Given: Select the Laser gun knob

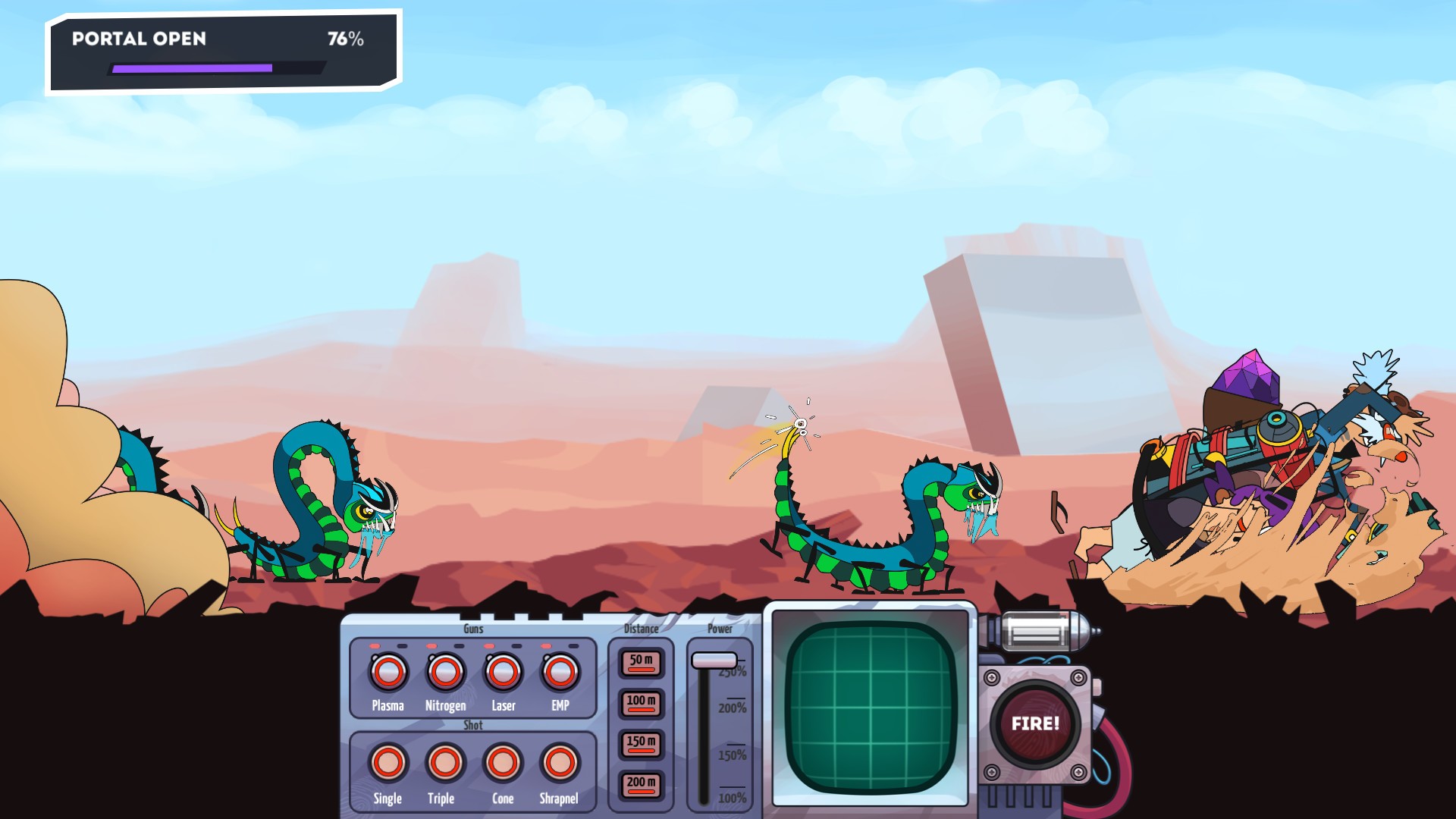Looking at the screenshot, I should click(x=503, y=672).
